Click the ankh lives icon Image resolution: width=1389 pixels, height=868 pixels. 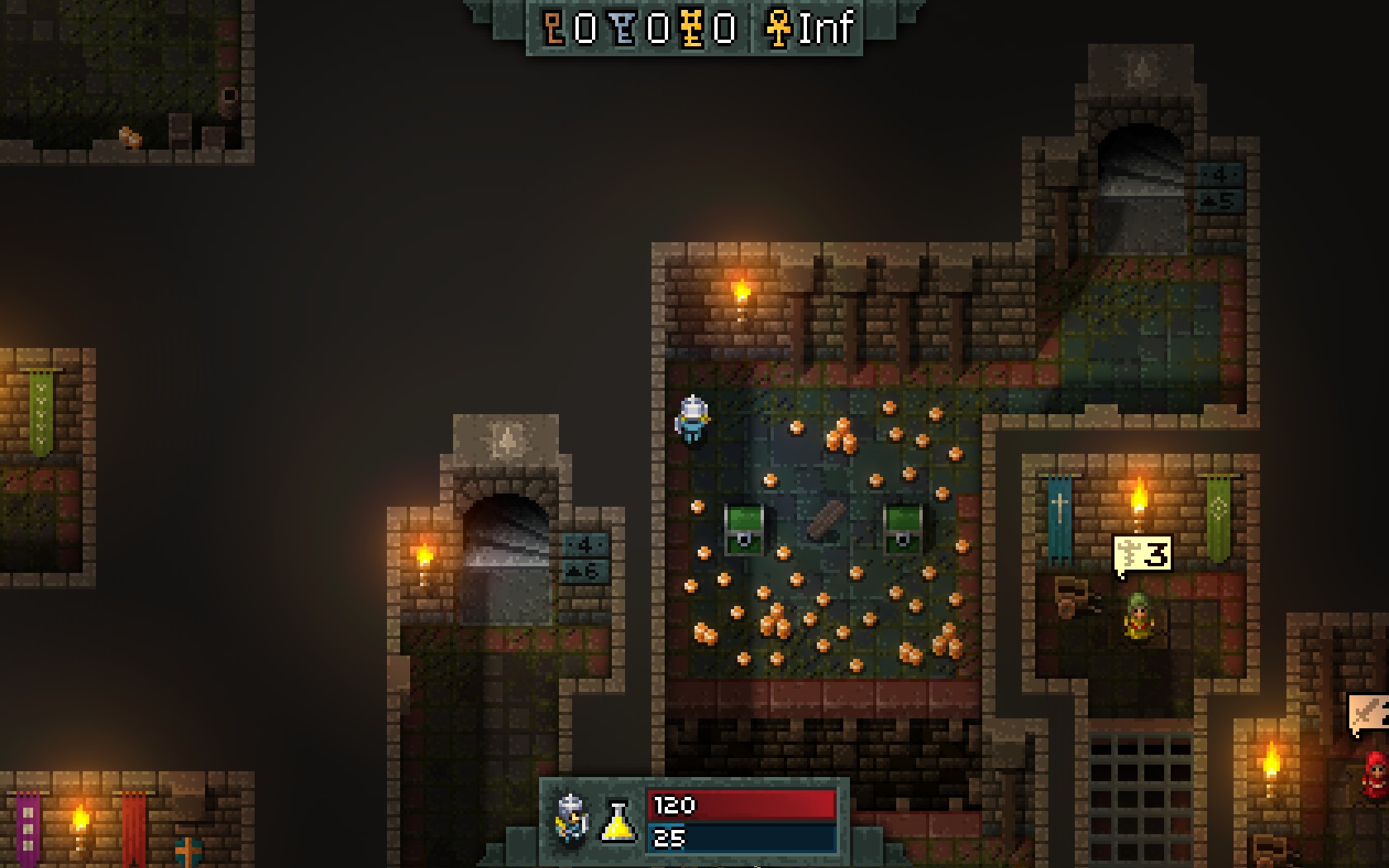(778, 28)
